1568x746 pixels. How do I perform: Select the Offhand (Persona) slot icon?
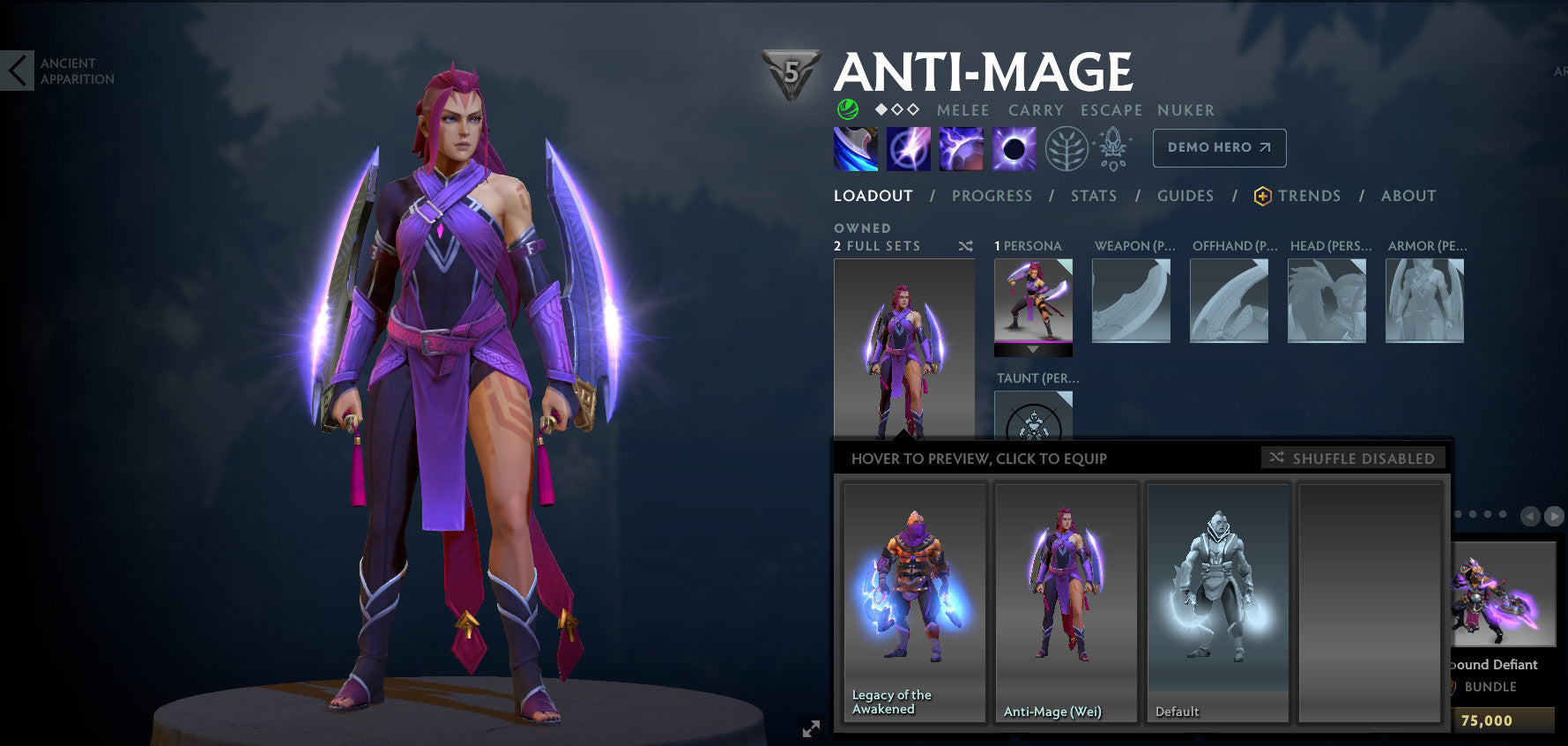pos(1229,300)
